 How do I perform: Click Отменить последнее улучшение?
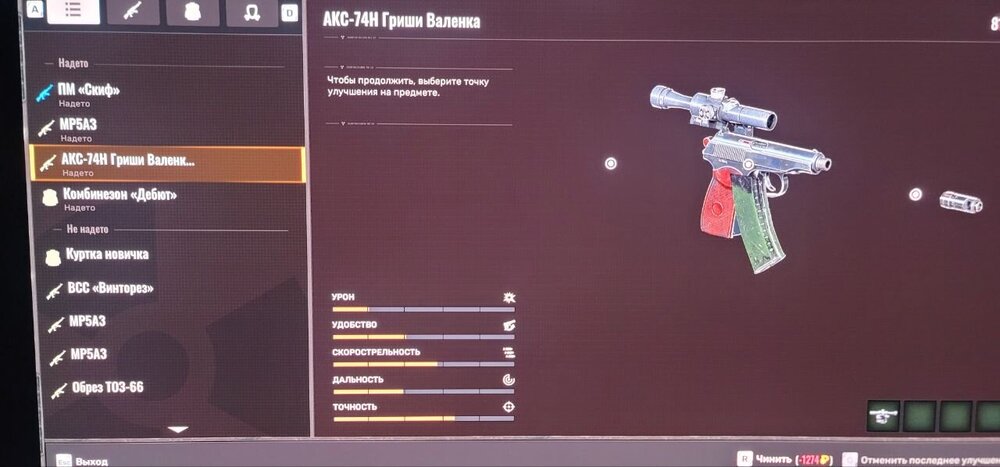coord(920,458)
